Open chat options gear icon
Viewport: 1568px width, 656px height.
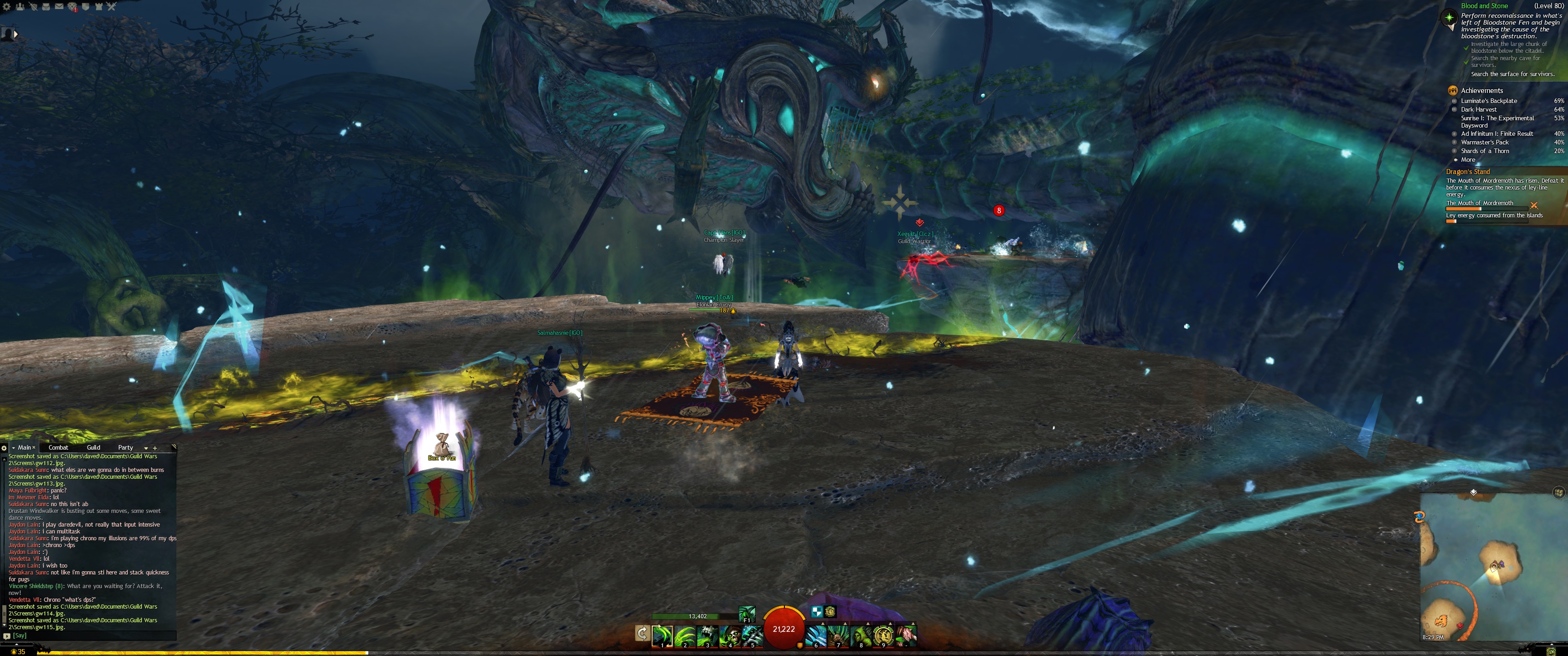4,448
